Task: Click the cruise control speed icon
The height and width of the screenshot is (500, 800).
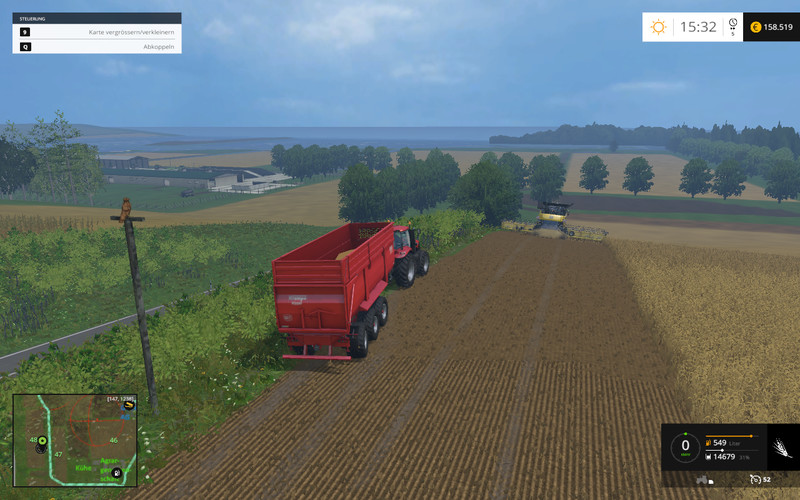Action: tap(755, 480)
